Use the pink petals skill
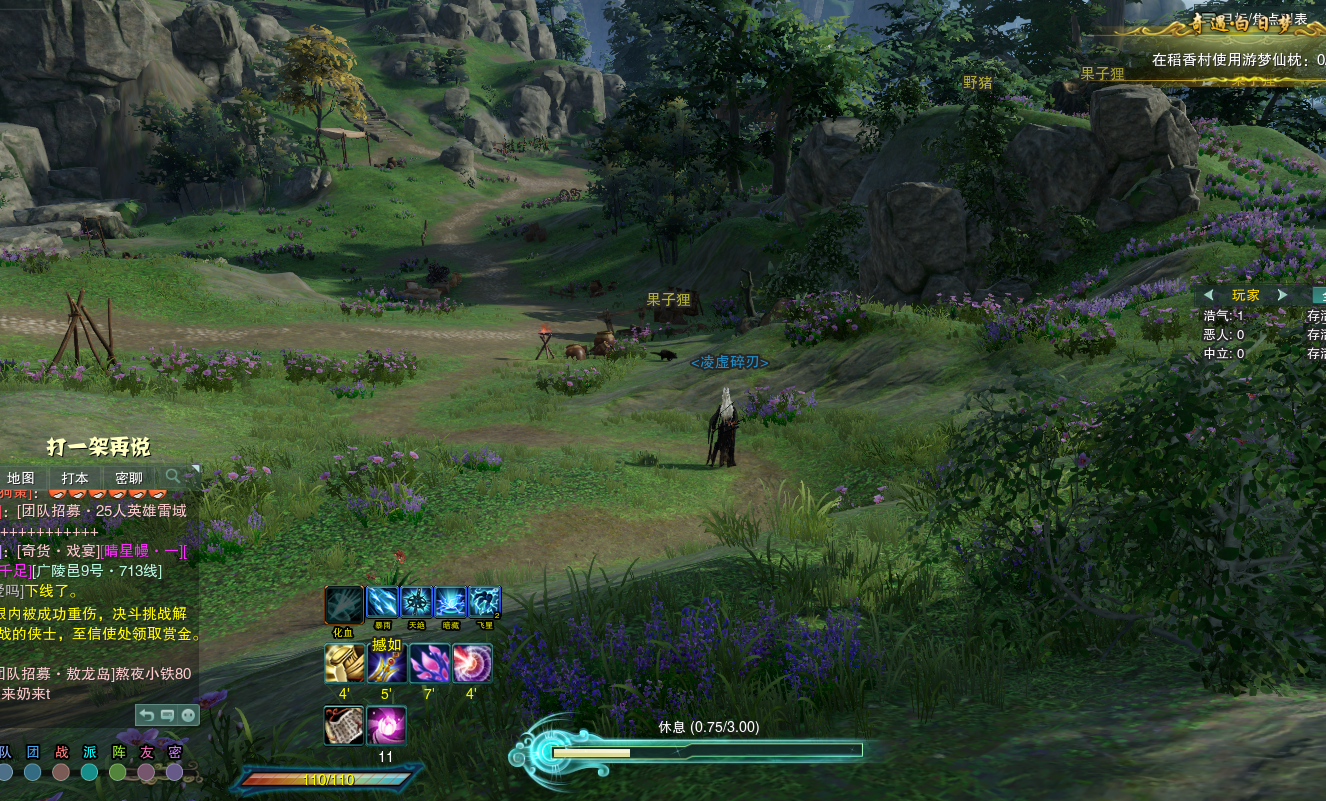 pyautogui.click(x=429, y=663)
